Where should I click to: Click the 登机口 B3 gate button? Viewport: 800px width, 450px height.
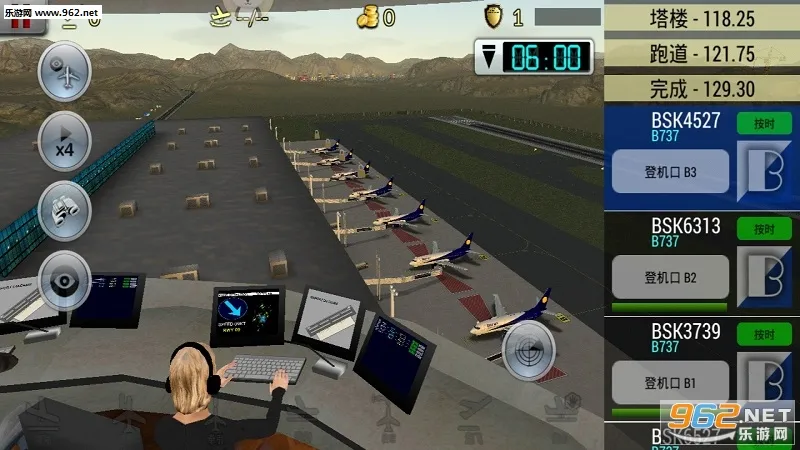coord(670,172)
